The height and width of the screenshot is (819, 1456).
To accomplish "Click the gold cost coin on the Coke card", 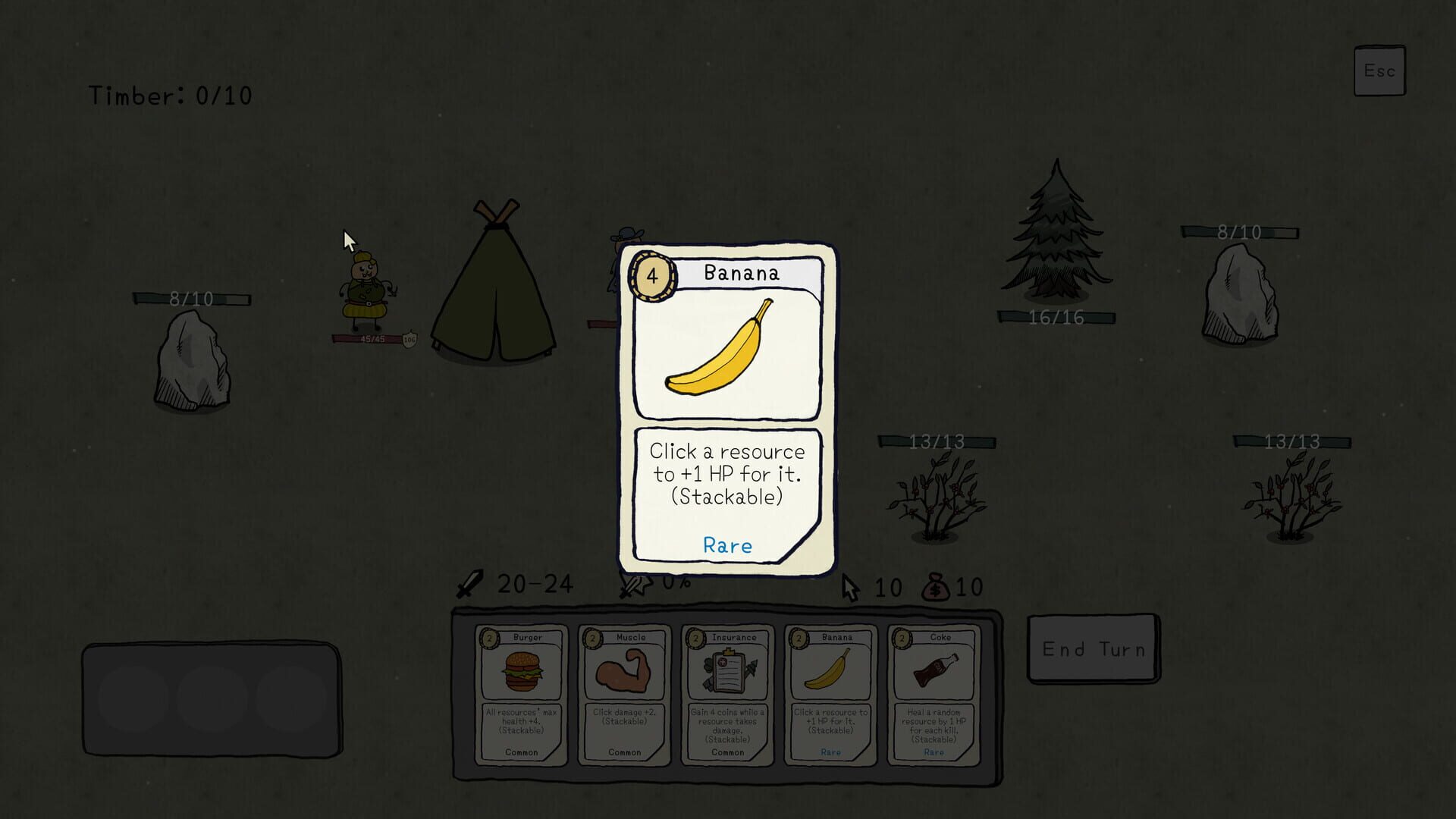I will [x=902, y=637].
